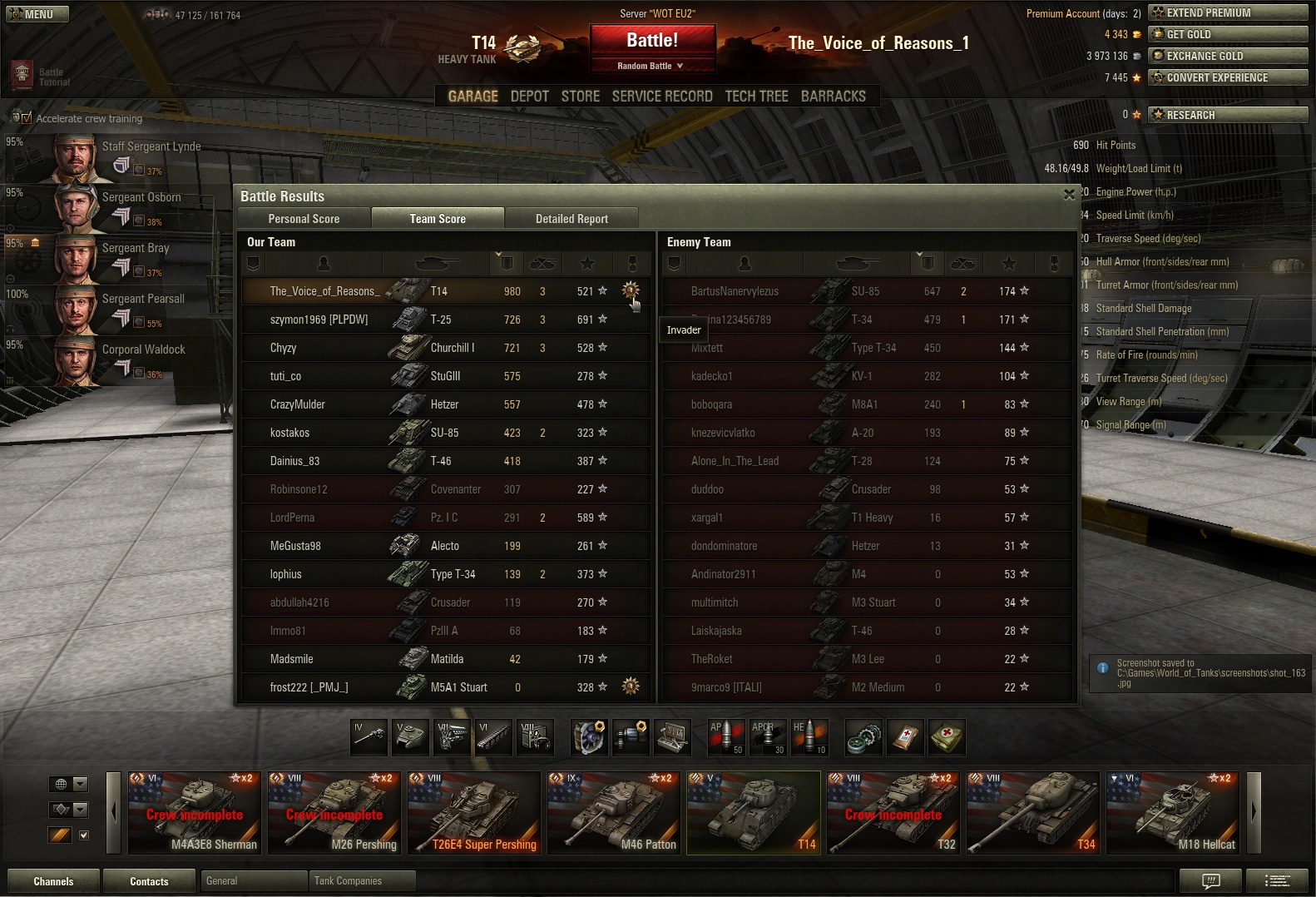
Task: Open the Research screen for T14
Action: click(x=1227, y=115)
